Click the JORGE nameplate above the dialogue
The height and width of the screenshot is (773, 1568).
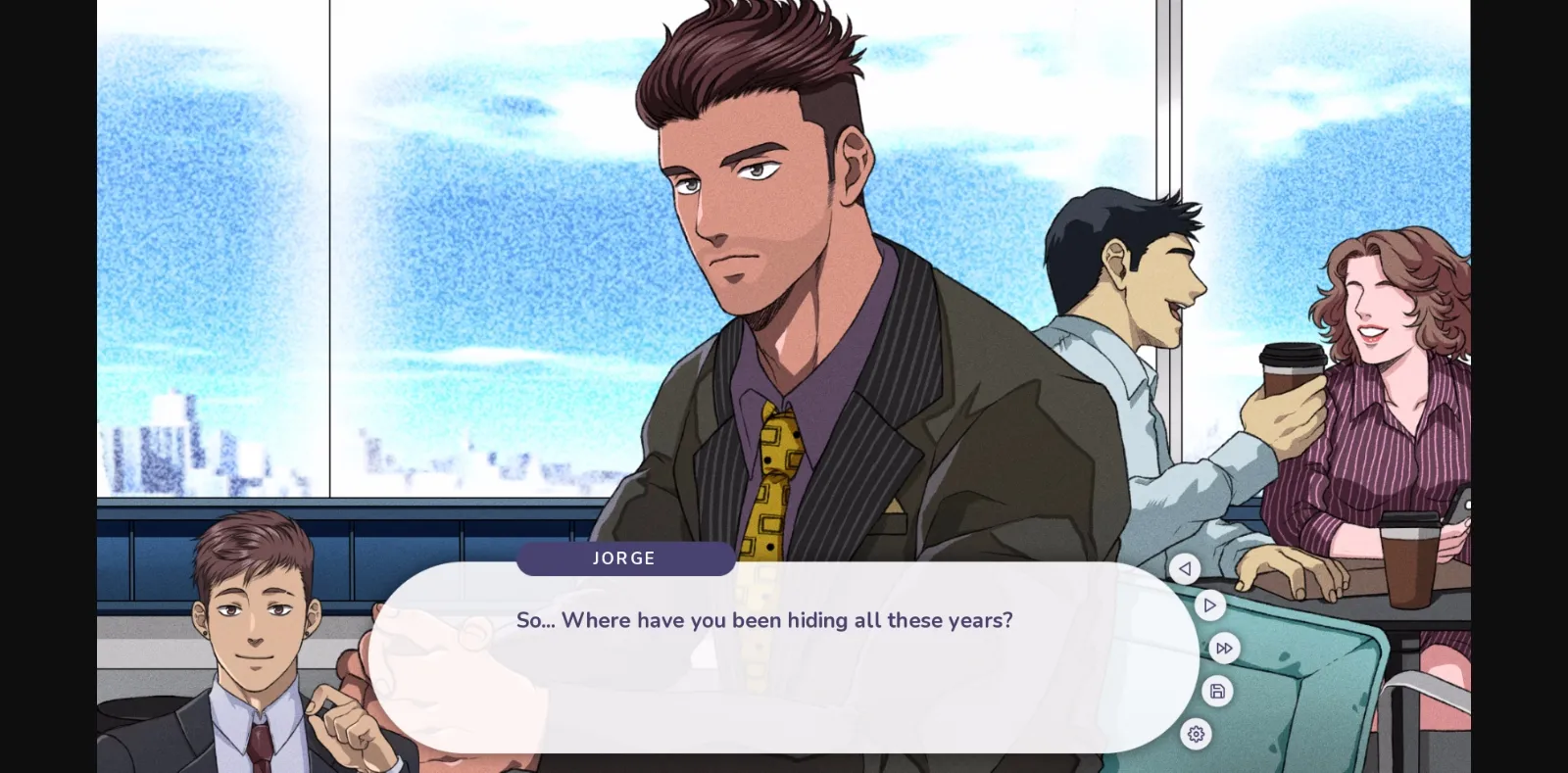click(x=625, y=558)
